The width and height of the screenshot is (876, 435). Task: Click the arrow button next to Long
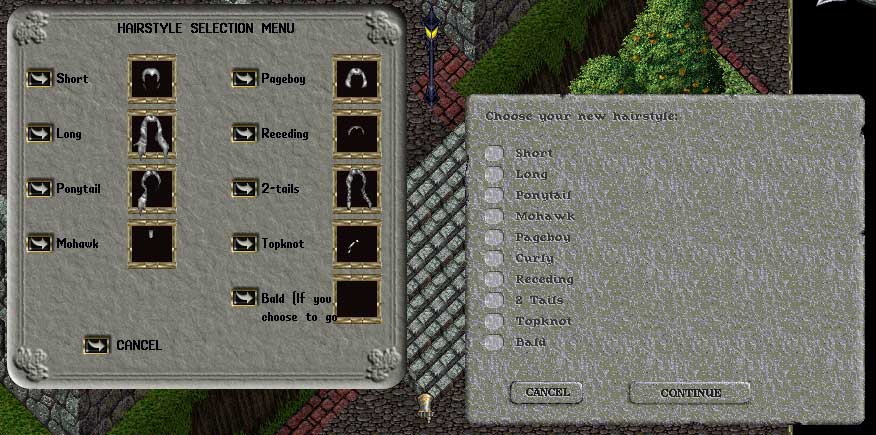click(40, 134)
